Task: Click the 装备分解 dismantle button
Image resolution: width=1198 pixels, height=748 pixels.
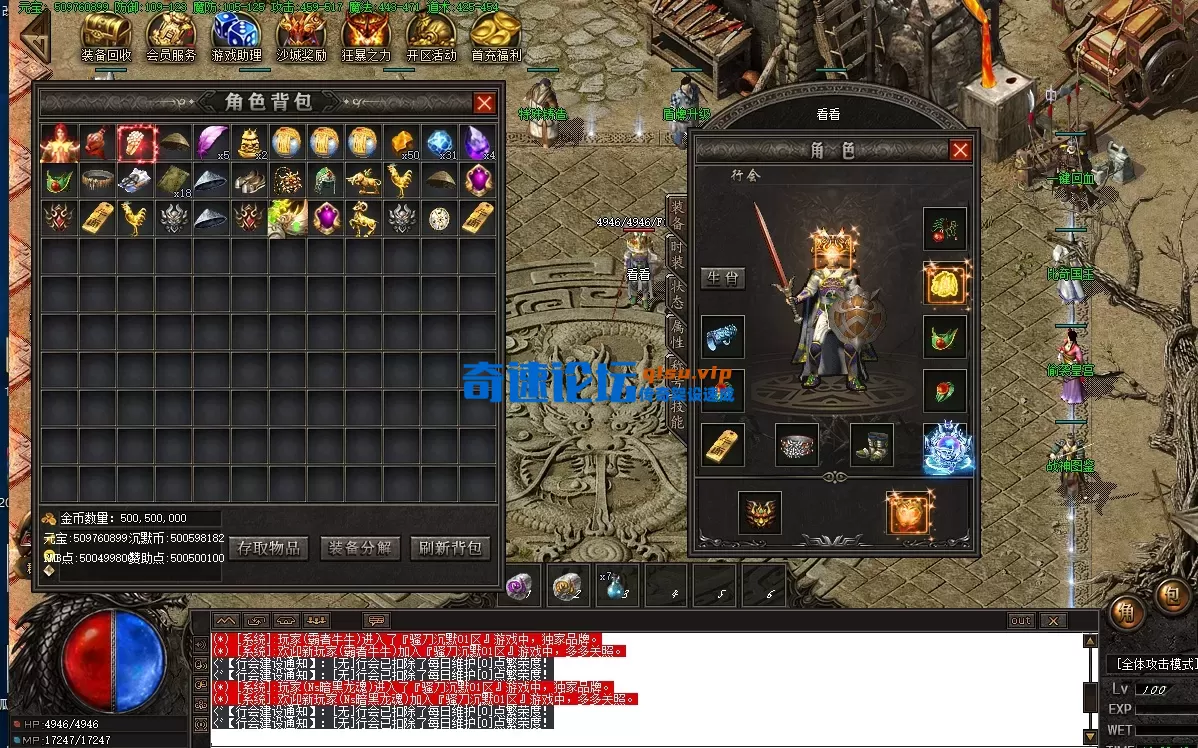Action: (x=360, y=548)
